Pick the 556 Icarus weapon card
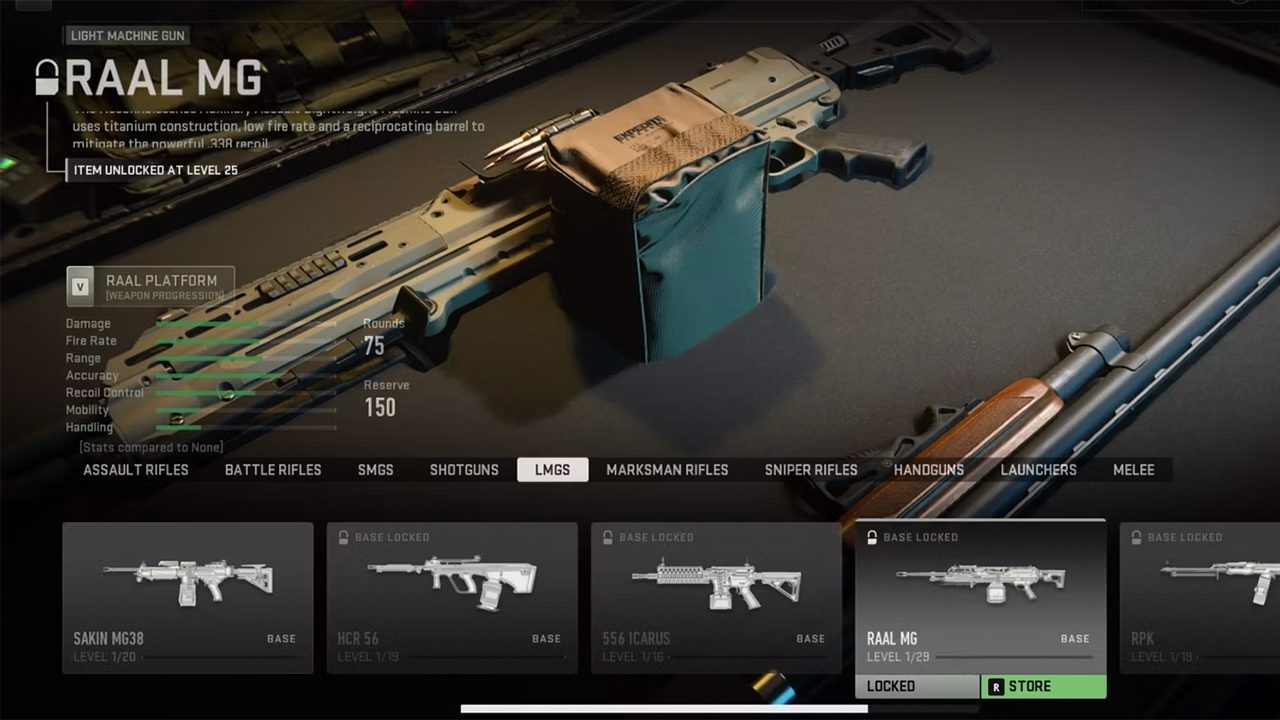The image size is (1280, 720). pyautogui.click(x=716, y=597)
